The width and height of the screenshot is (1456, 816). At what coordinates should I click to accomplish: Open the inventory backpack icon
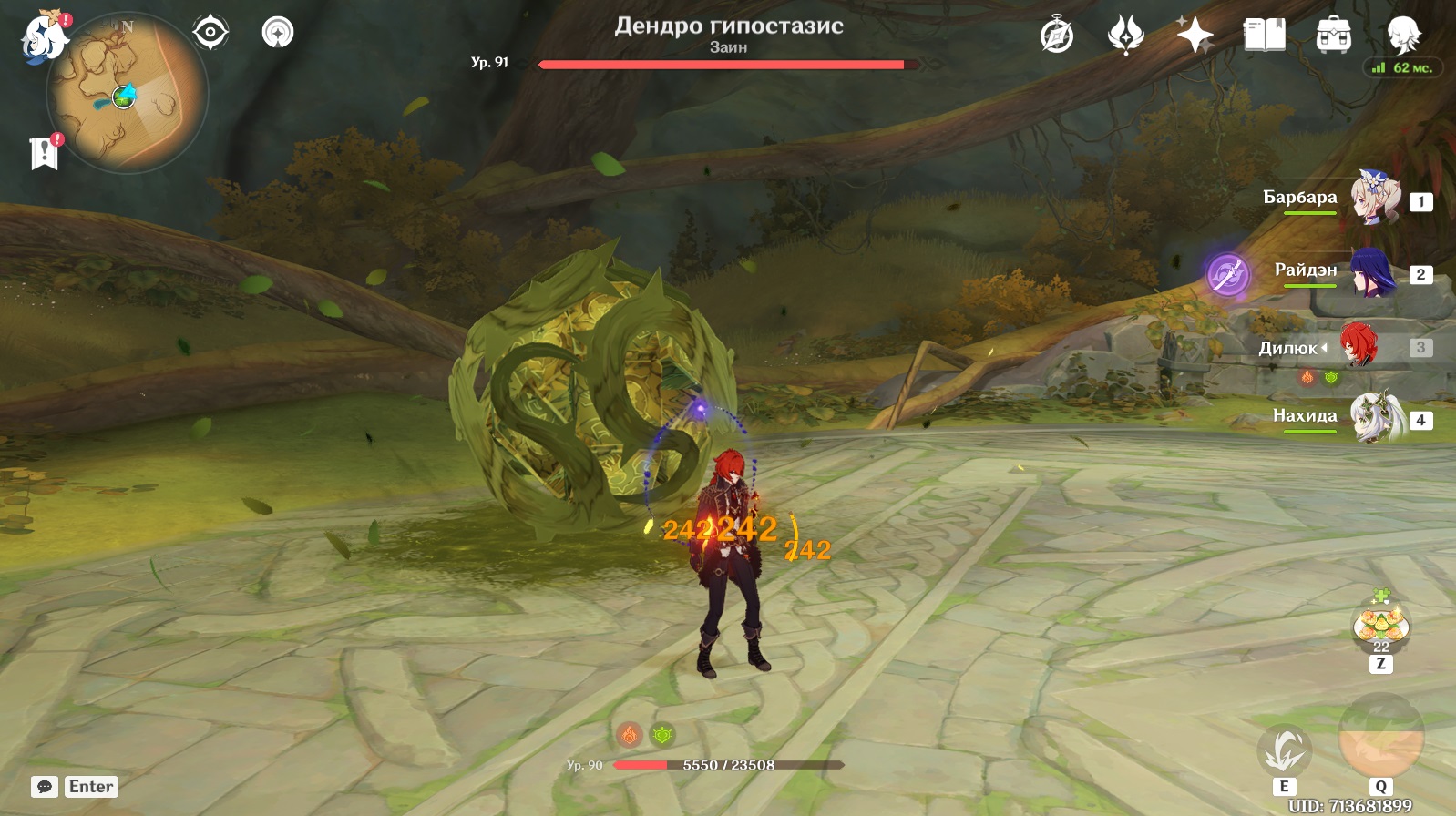(x=1333, y=36)
